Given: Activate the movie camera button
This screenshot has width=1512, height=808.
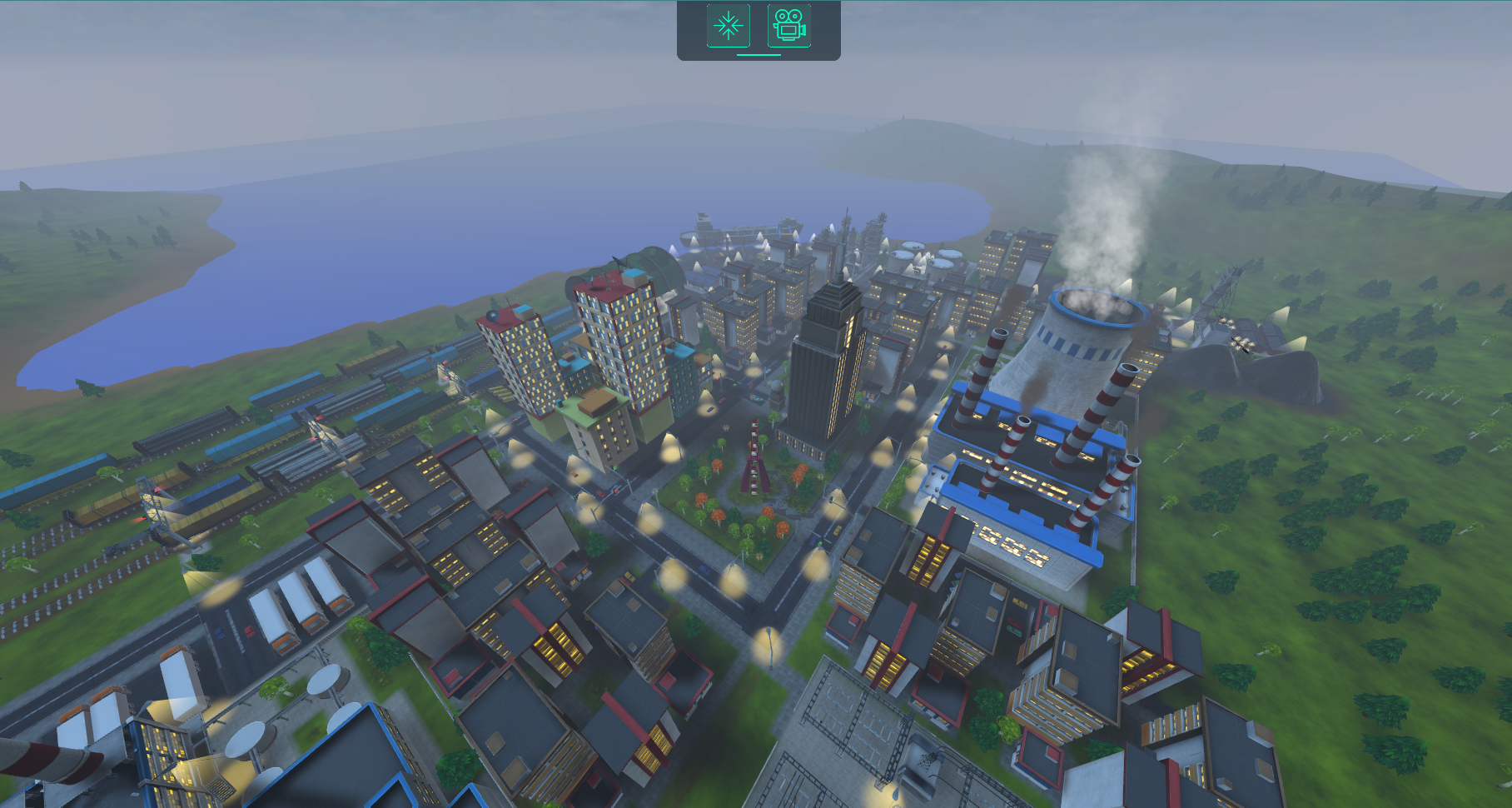Looking at the screenshot, I should coord(788,26).
